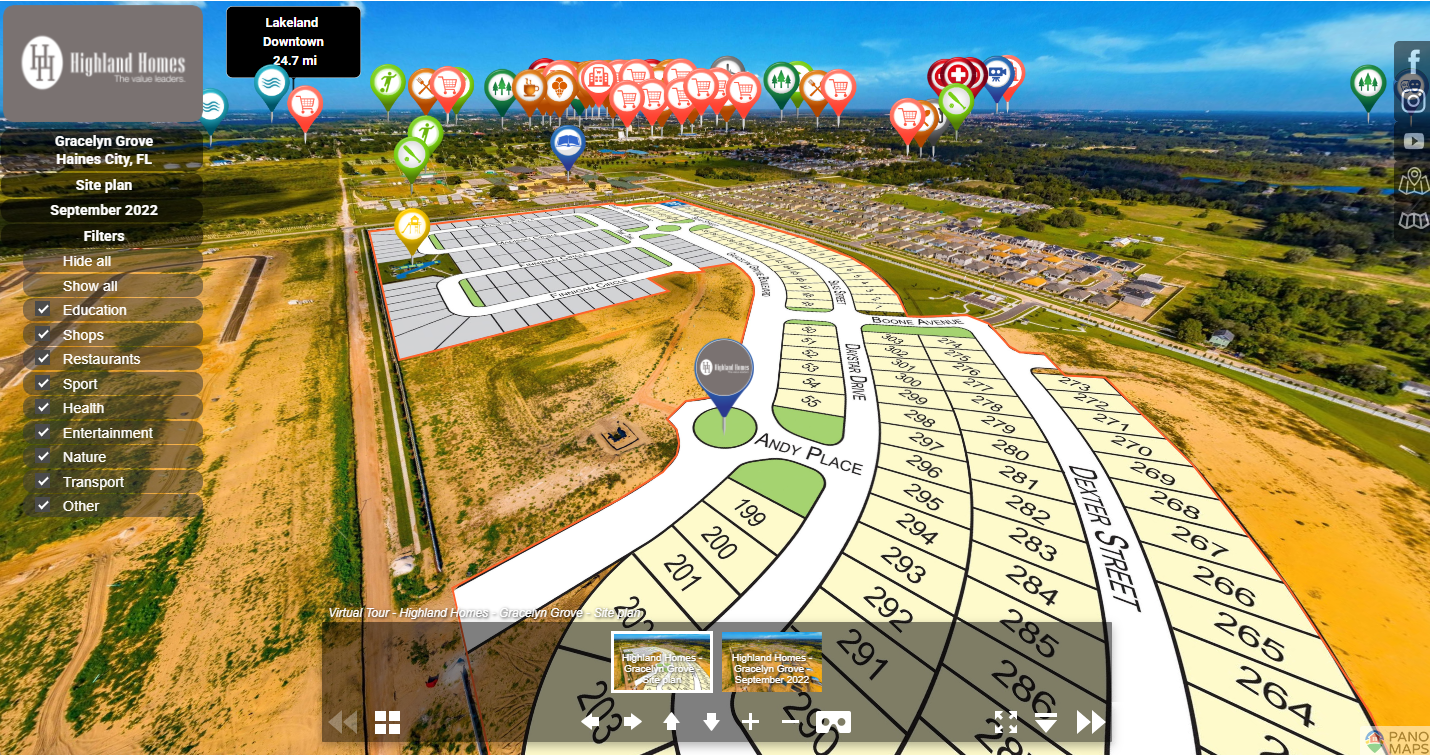Disable the Sport filter checkbox
This screenshot has width=1430, height=755.
[43, 384]
